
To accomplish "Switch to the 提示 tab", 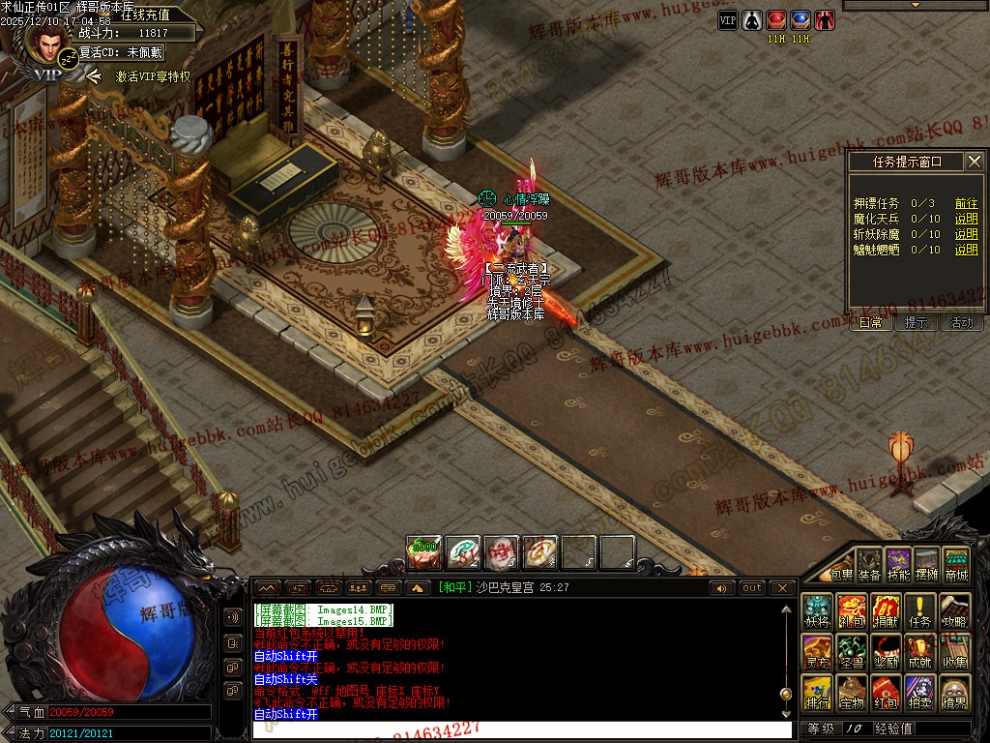I will click(x=916, y=323).
